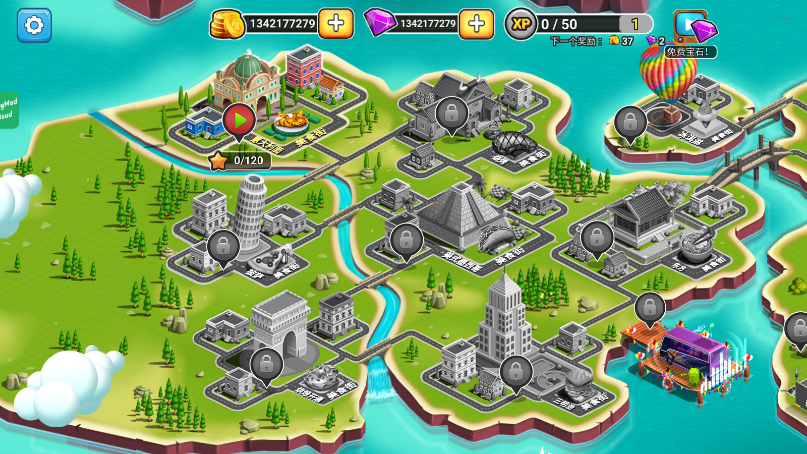
Task: Start the first restaurant with the play button
Action: [x=238, y=119]
